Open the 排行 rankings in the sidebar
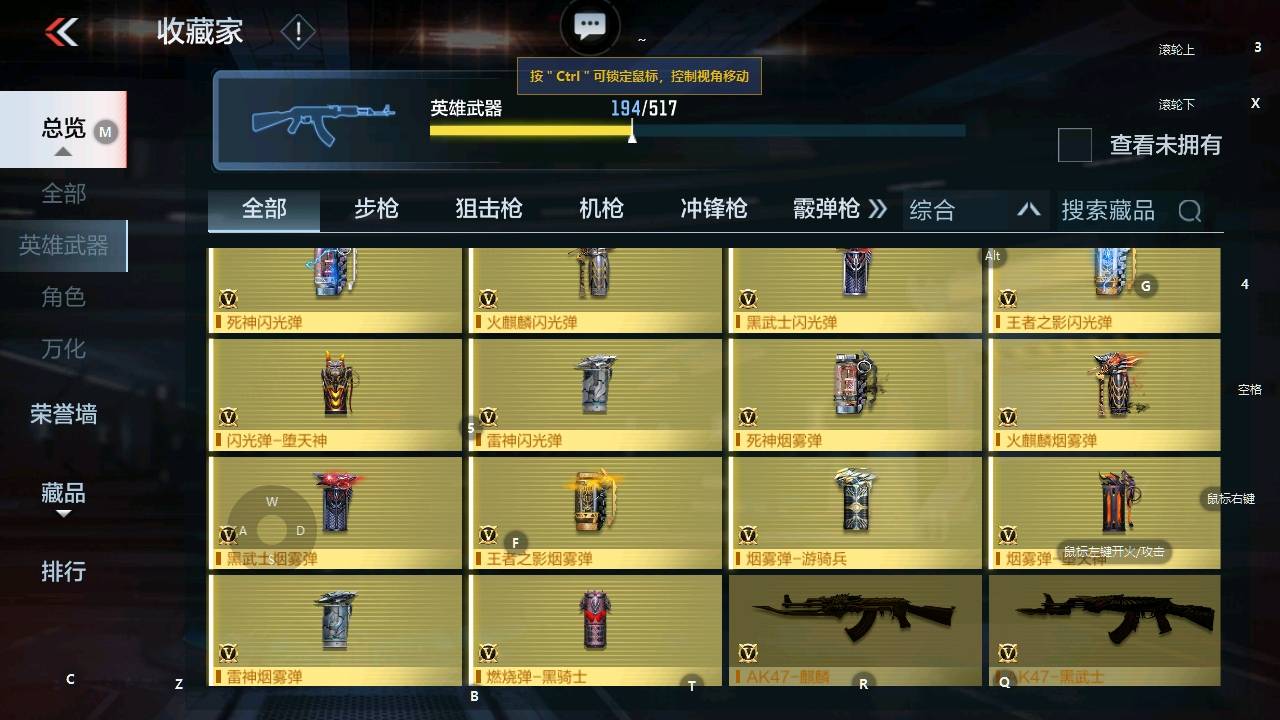The height and width of the screenshot is (720, 1280). (62, 573)
